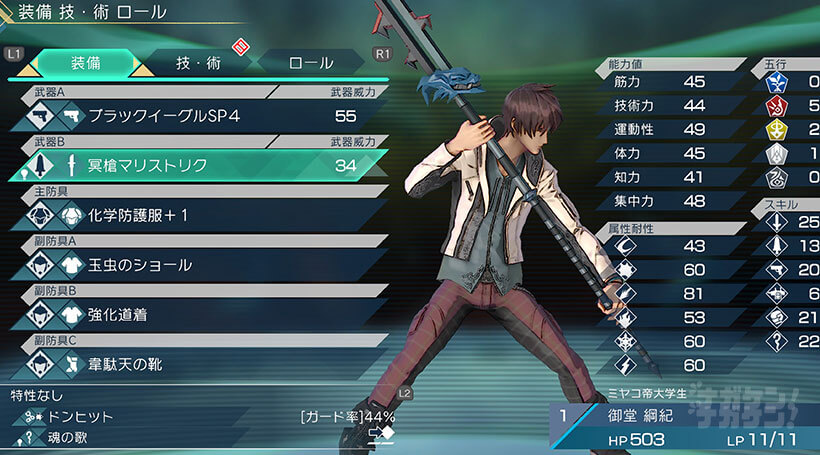The height and width of the screenshot is (455, 820).
Task: Select sub armor 玉虫のショール
Action: coord(200,265)
